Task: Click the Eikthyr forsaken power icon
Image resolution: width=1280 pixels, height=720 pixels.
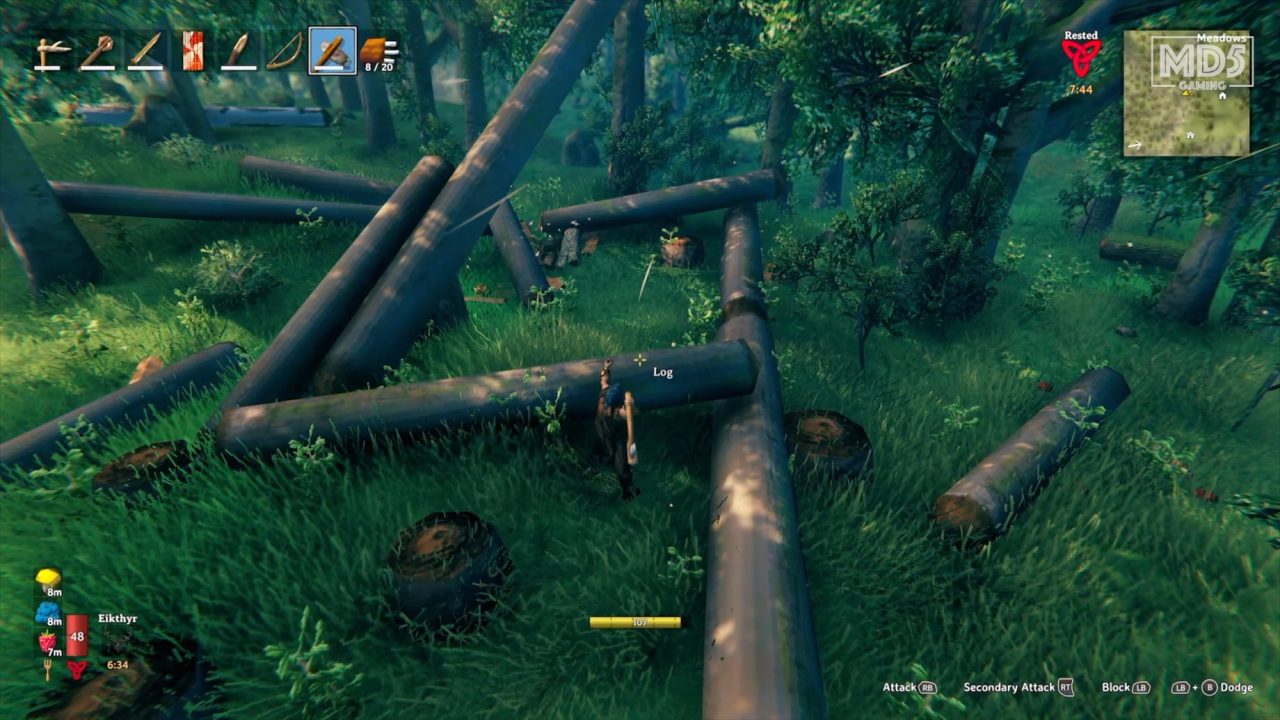Action: (77, 669)
